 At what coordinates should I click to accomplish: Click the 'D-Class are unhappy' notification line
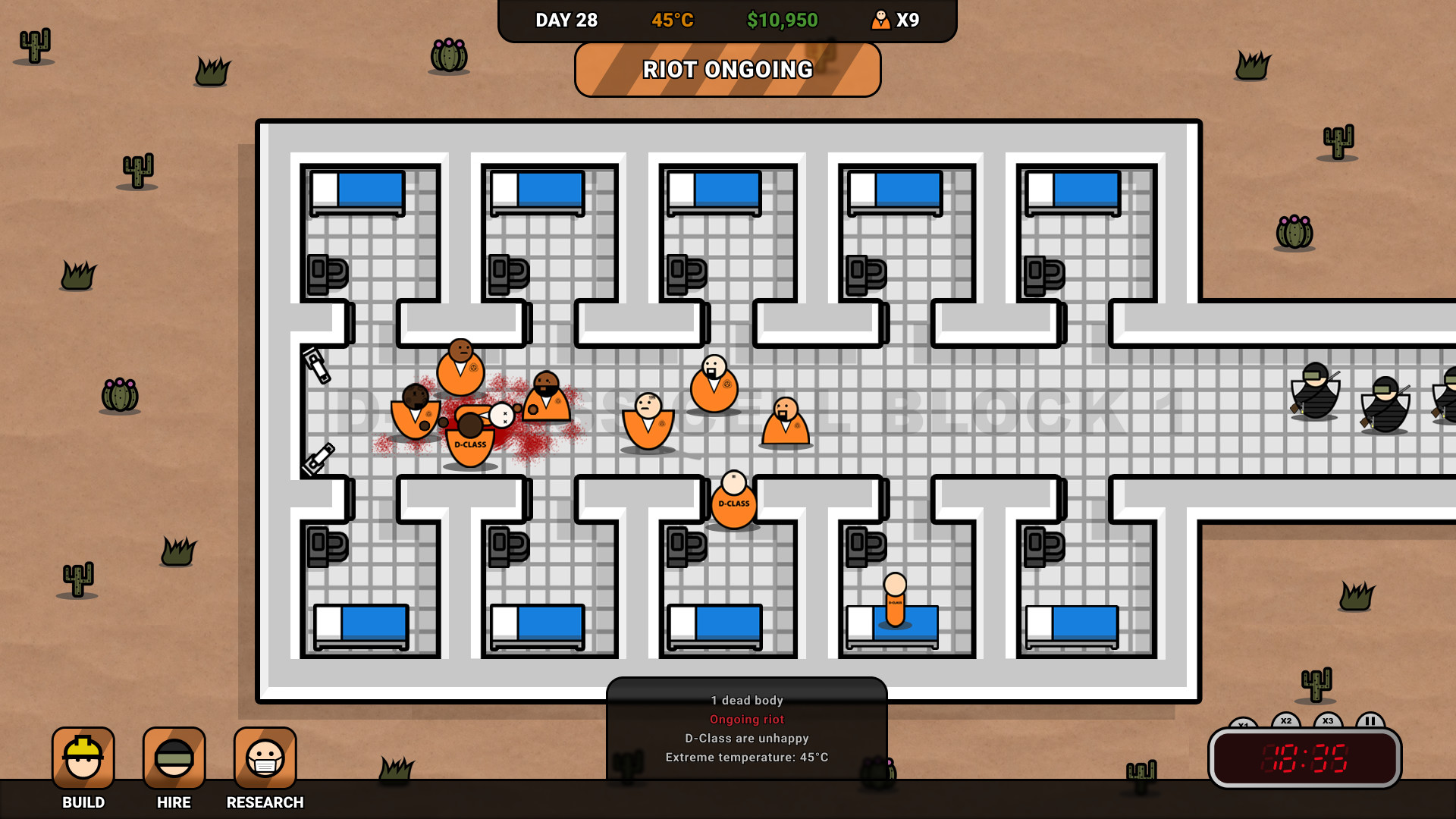pos(746,738)
